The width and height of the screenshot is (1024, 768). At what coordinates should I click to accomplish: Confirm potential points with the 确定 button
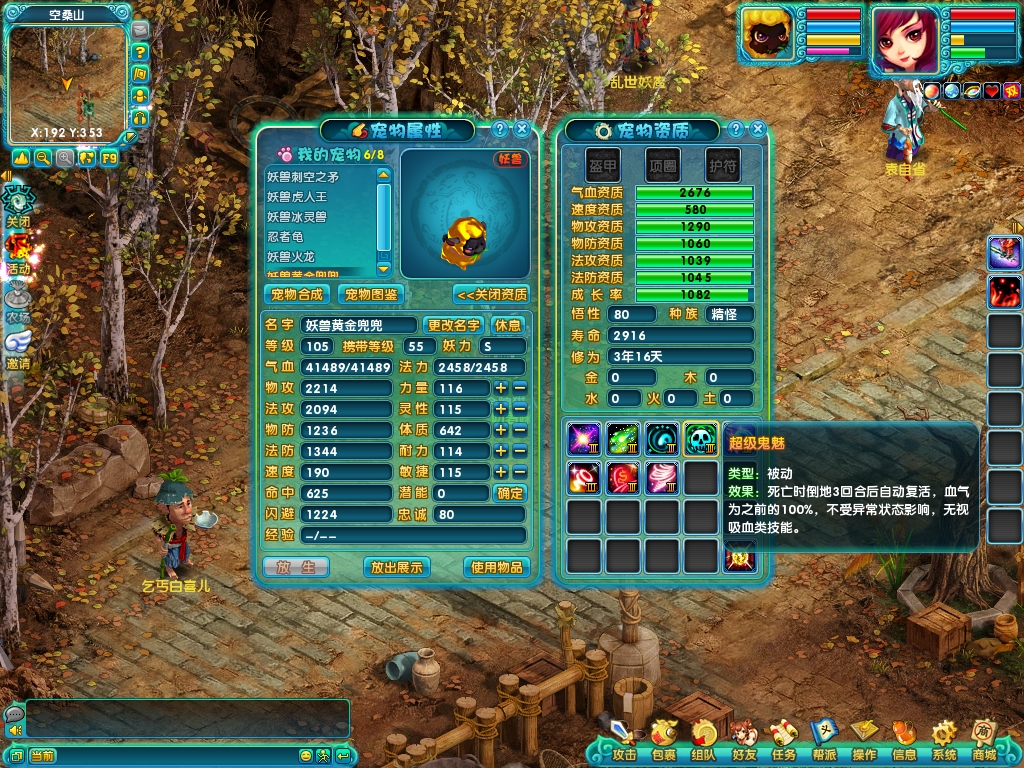coord(510,493)
